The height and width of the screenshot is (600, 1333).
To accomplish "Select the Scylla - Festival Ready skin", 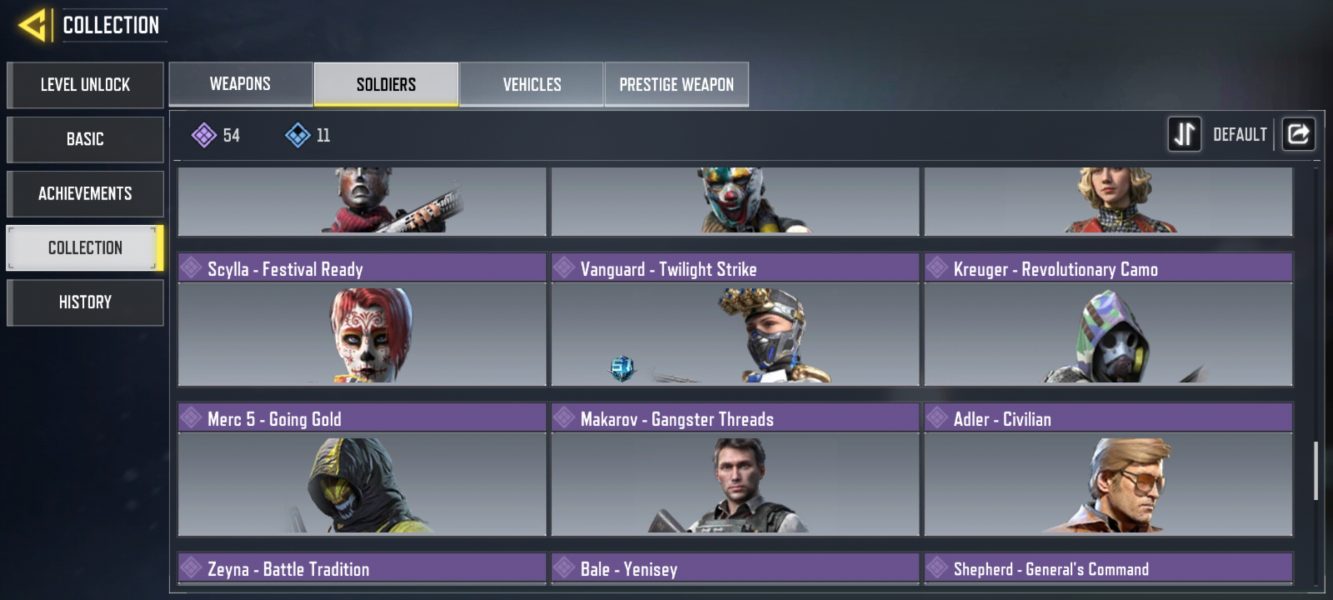I will click(362, 320).
